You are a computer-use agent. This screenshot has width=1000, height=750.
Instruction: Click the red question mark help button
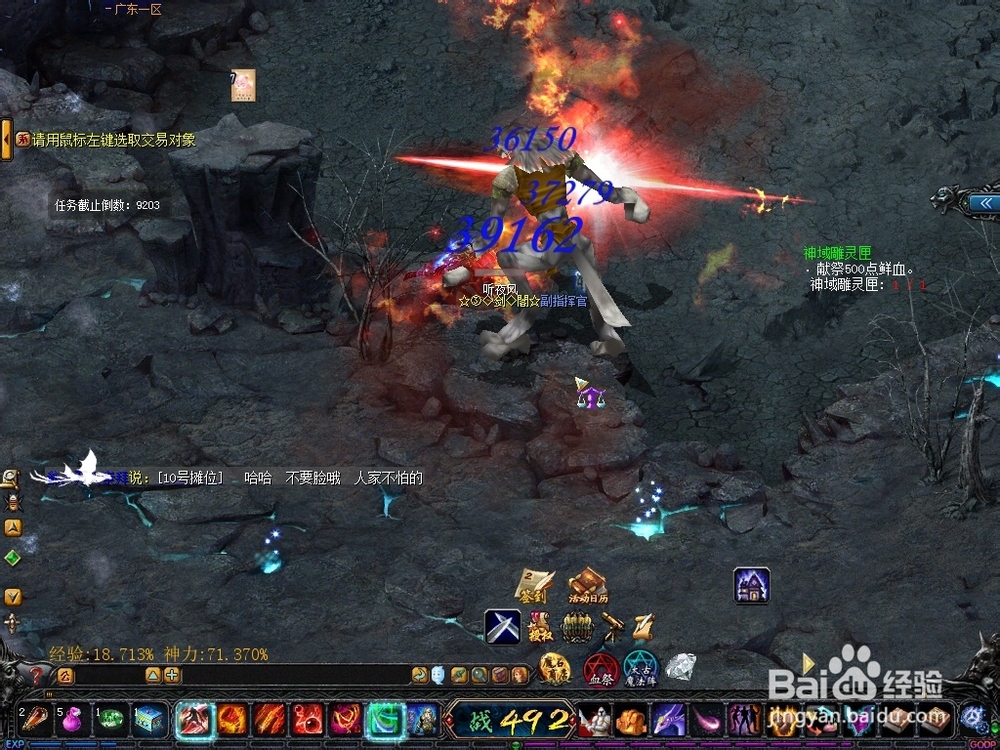tap(37, 675)
